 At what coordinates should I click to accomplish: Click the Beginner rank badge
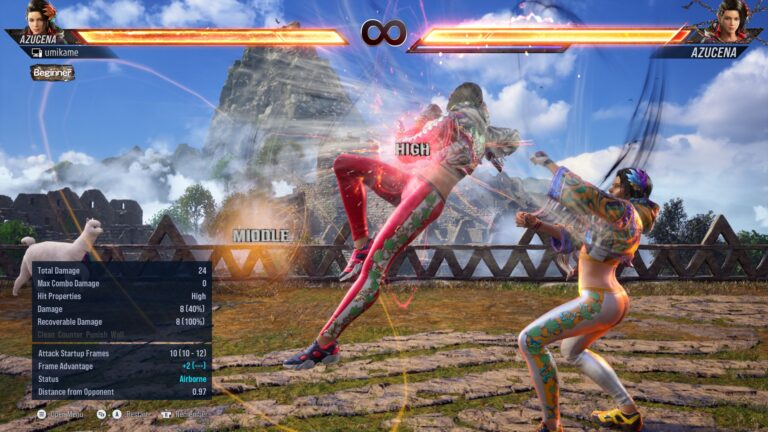52,73
